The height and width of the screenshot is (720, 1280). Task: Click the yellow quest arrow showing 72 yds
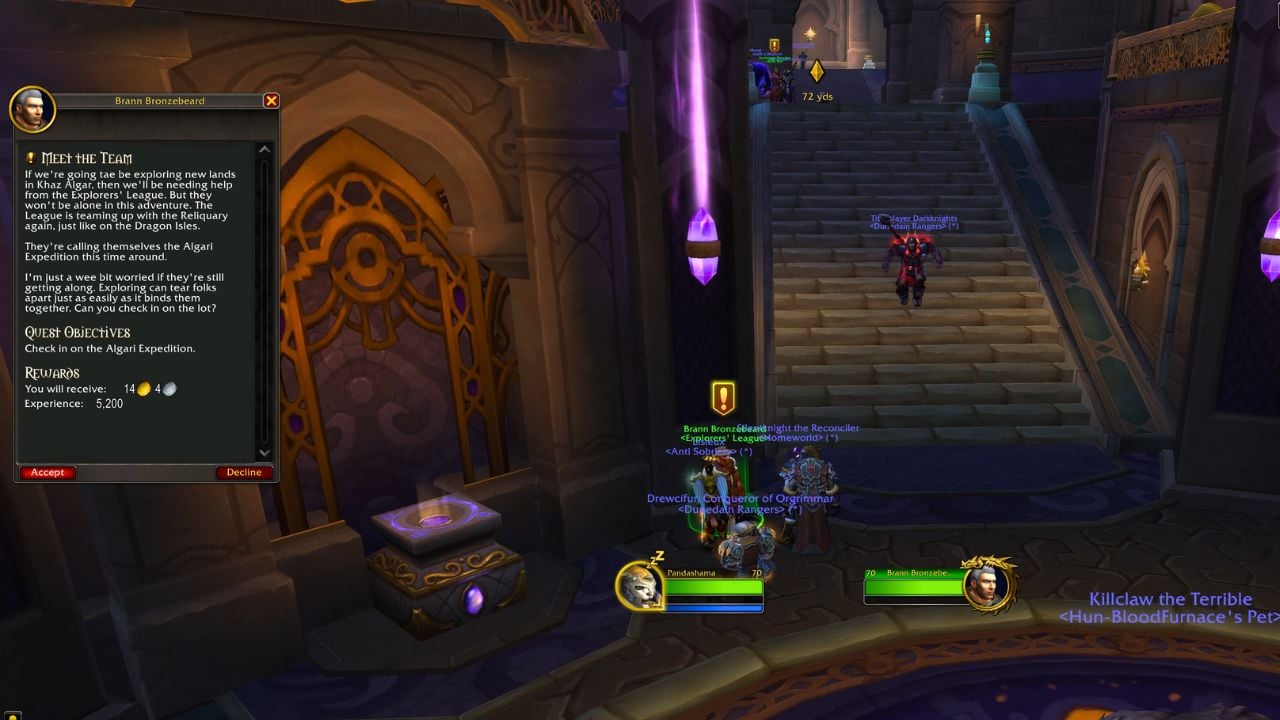(x=817, y=71)
